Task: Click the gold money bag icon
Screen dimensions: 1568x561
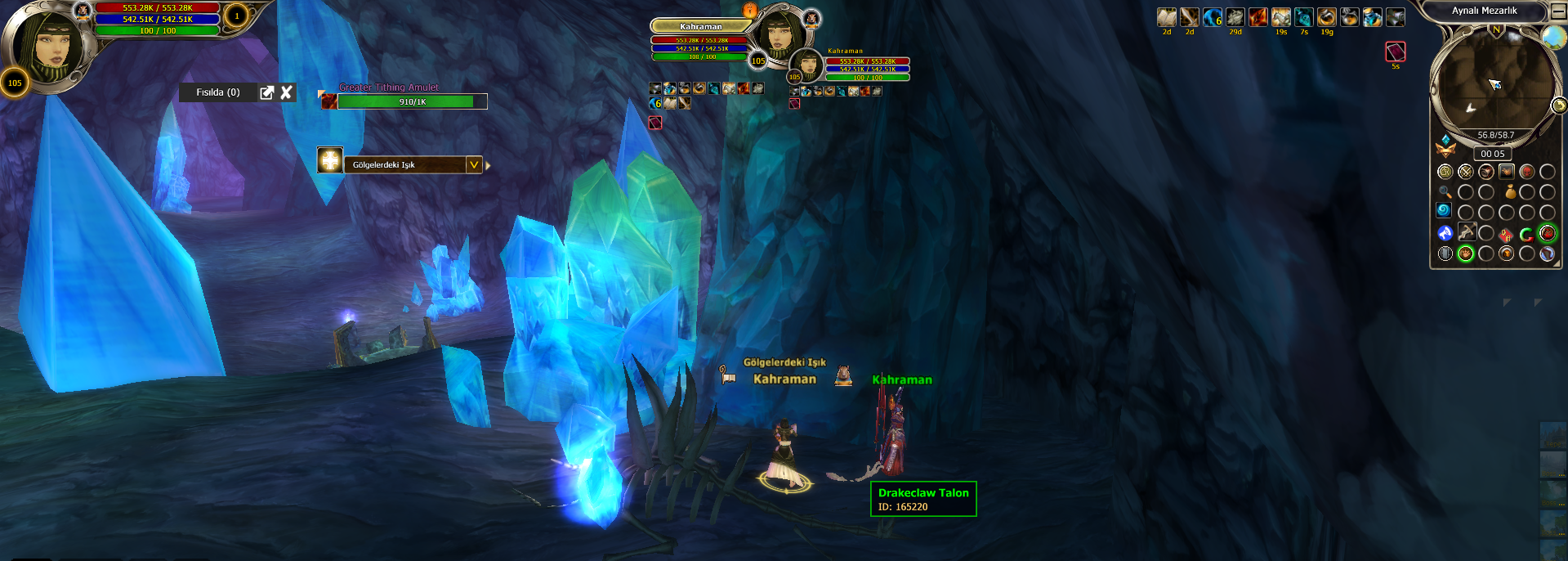Action: click(1510, 192)
